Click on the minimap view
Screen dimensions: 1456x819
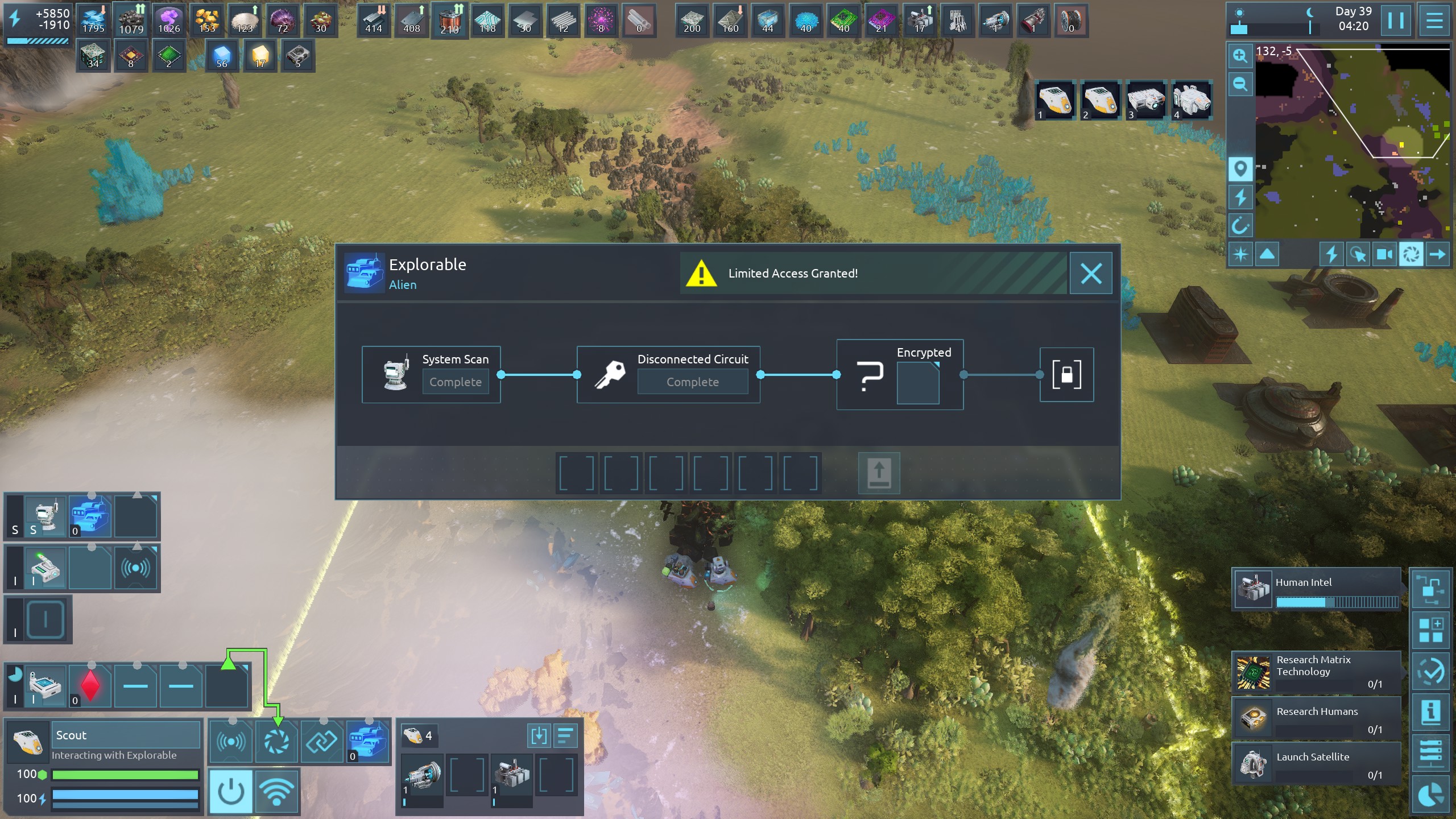1354,142
